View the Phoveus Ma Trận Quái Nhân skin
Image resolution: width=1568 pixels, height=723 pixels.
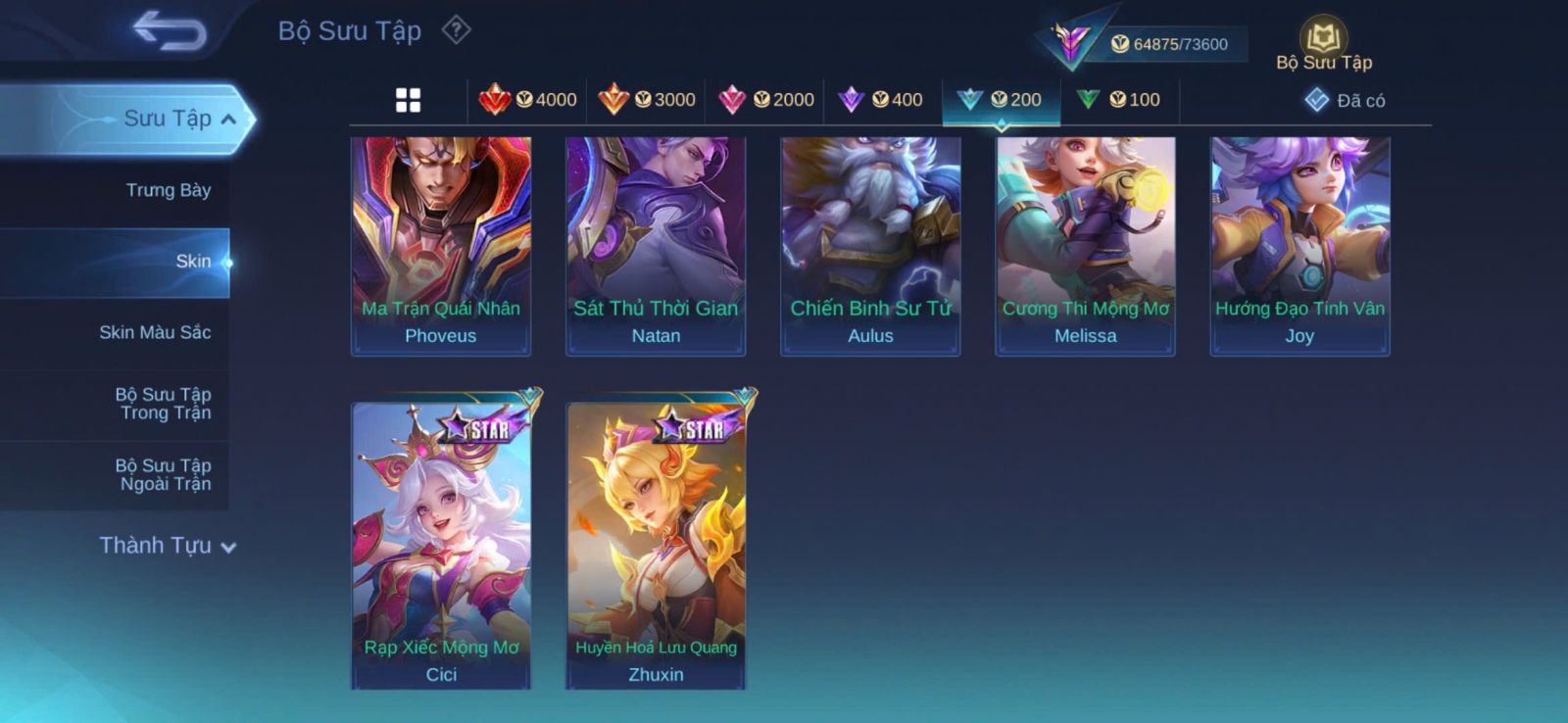(x=441, y=245)
